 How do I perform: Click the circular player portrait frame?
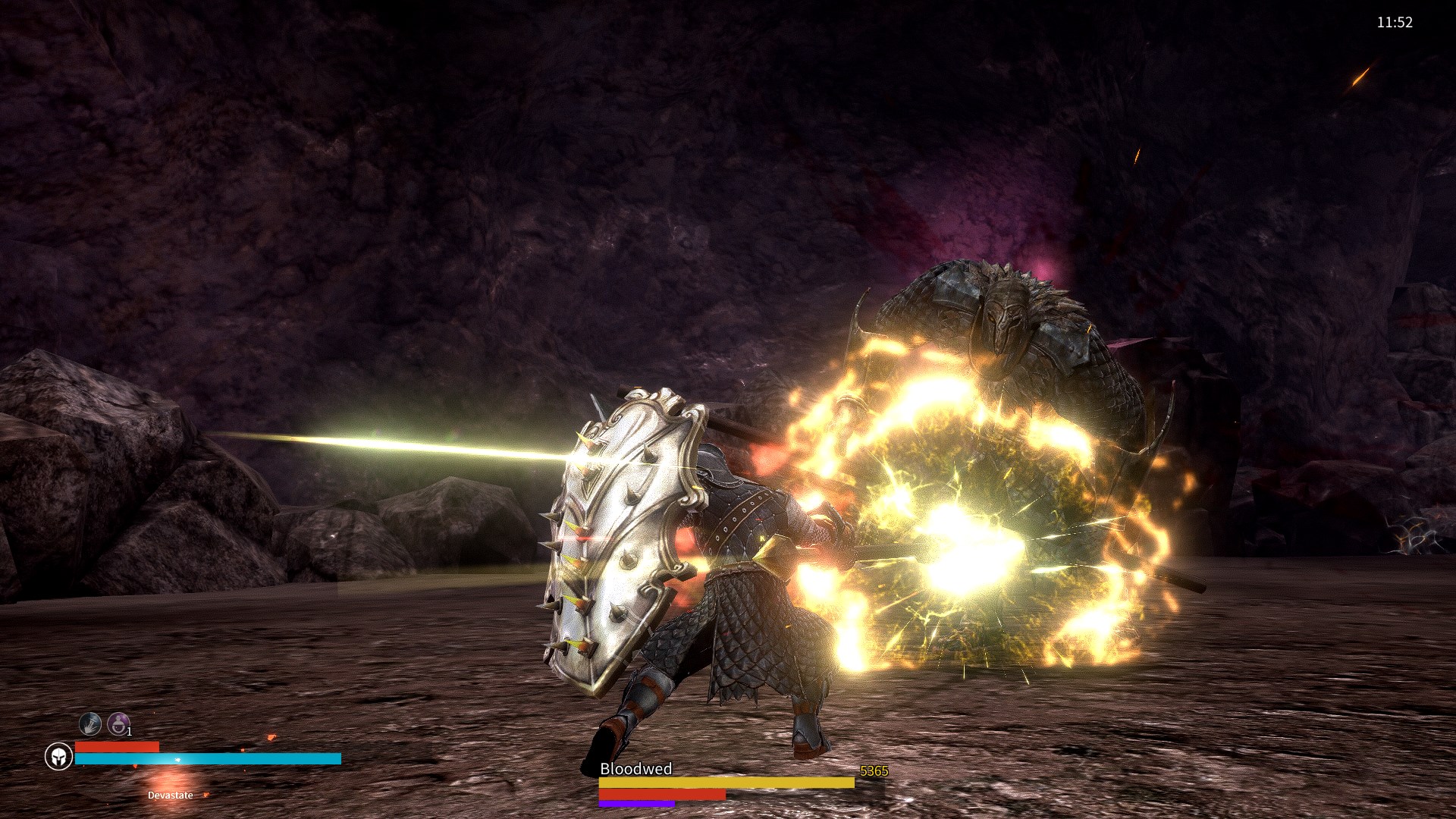click(x=61, y=755)
